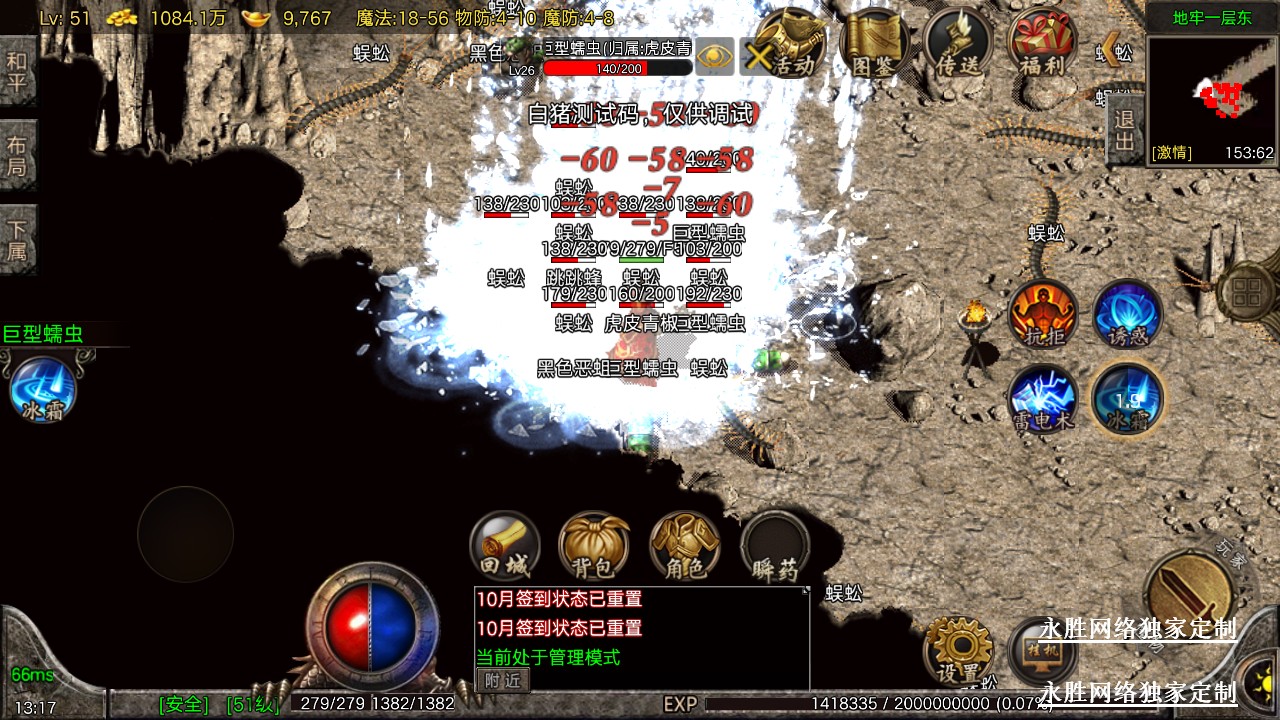Activate the 抗拒 skill
The height and width of the screenshot is (720, 1280).
(x=1043, y=314)
